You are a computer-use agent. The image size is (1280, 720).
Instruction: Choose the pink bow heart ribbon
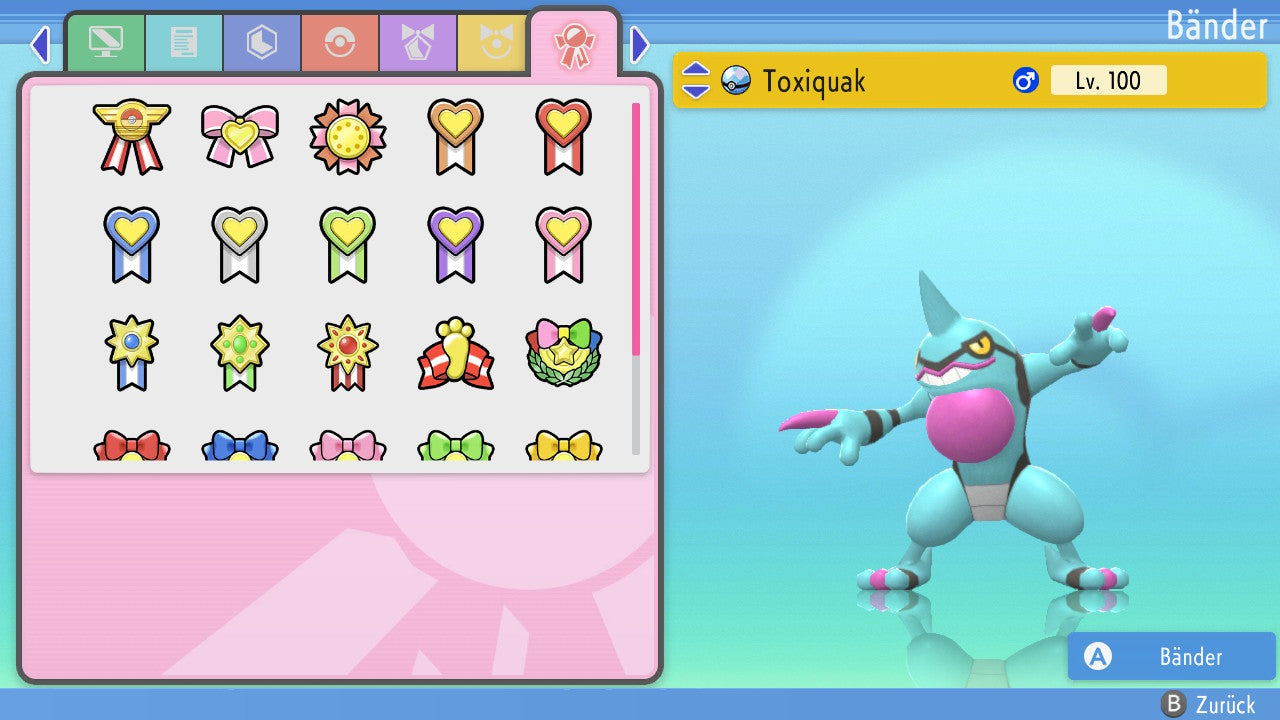pyautogui.click(x=240, y=135)
